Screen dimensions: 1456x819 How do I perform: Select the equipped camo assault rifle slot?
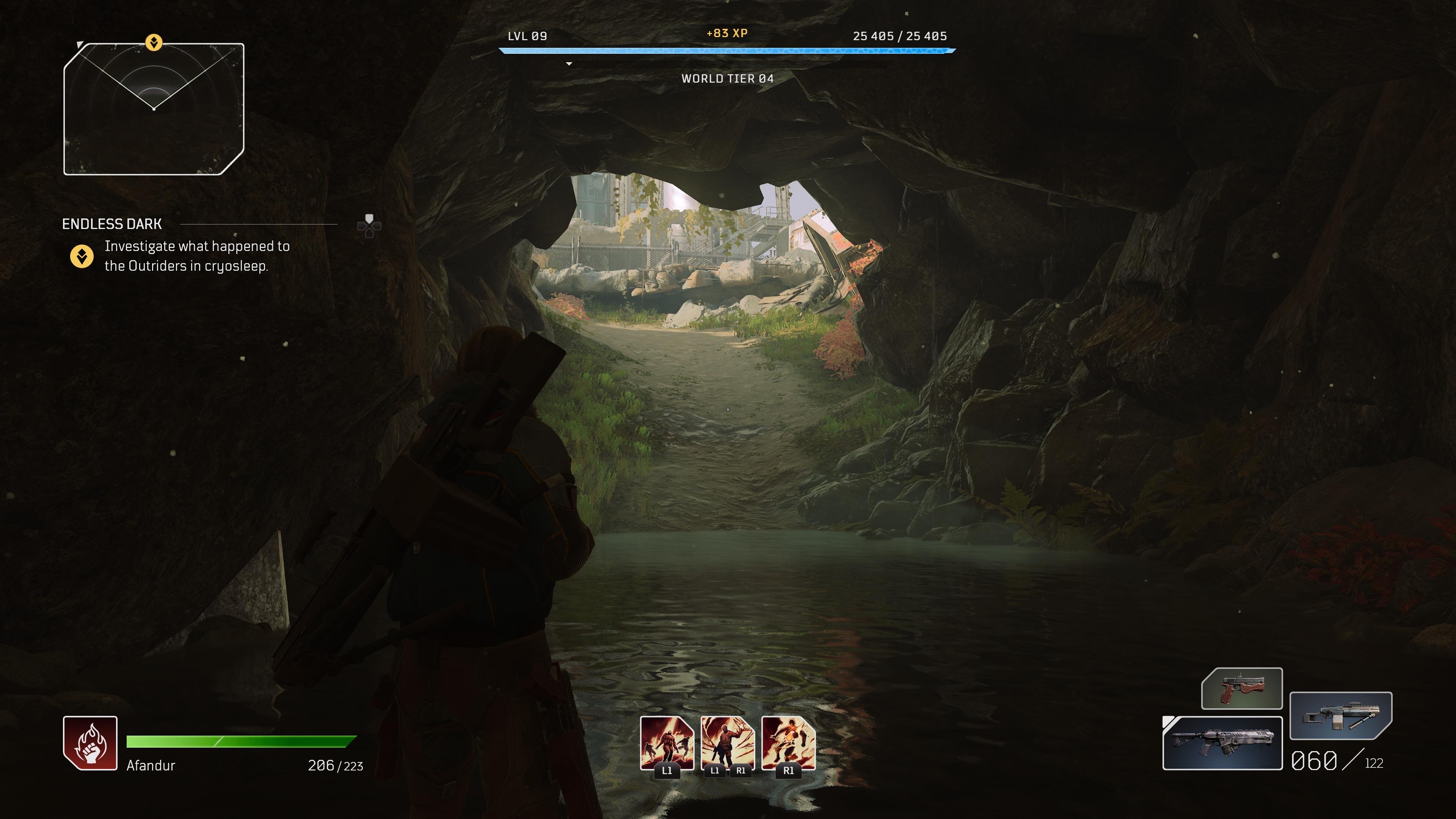[x=1222, y=743]
